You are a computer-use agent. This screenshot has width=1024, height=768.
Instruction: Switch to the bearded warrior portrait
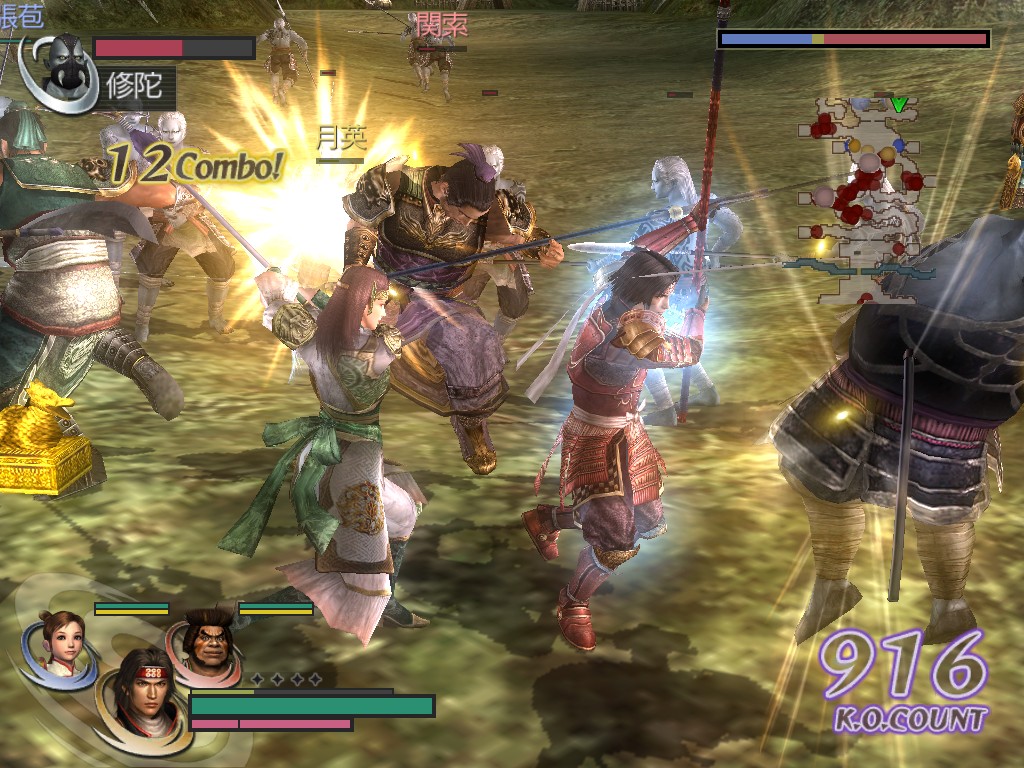208,640
